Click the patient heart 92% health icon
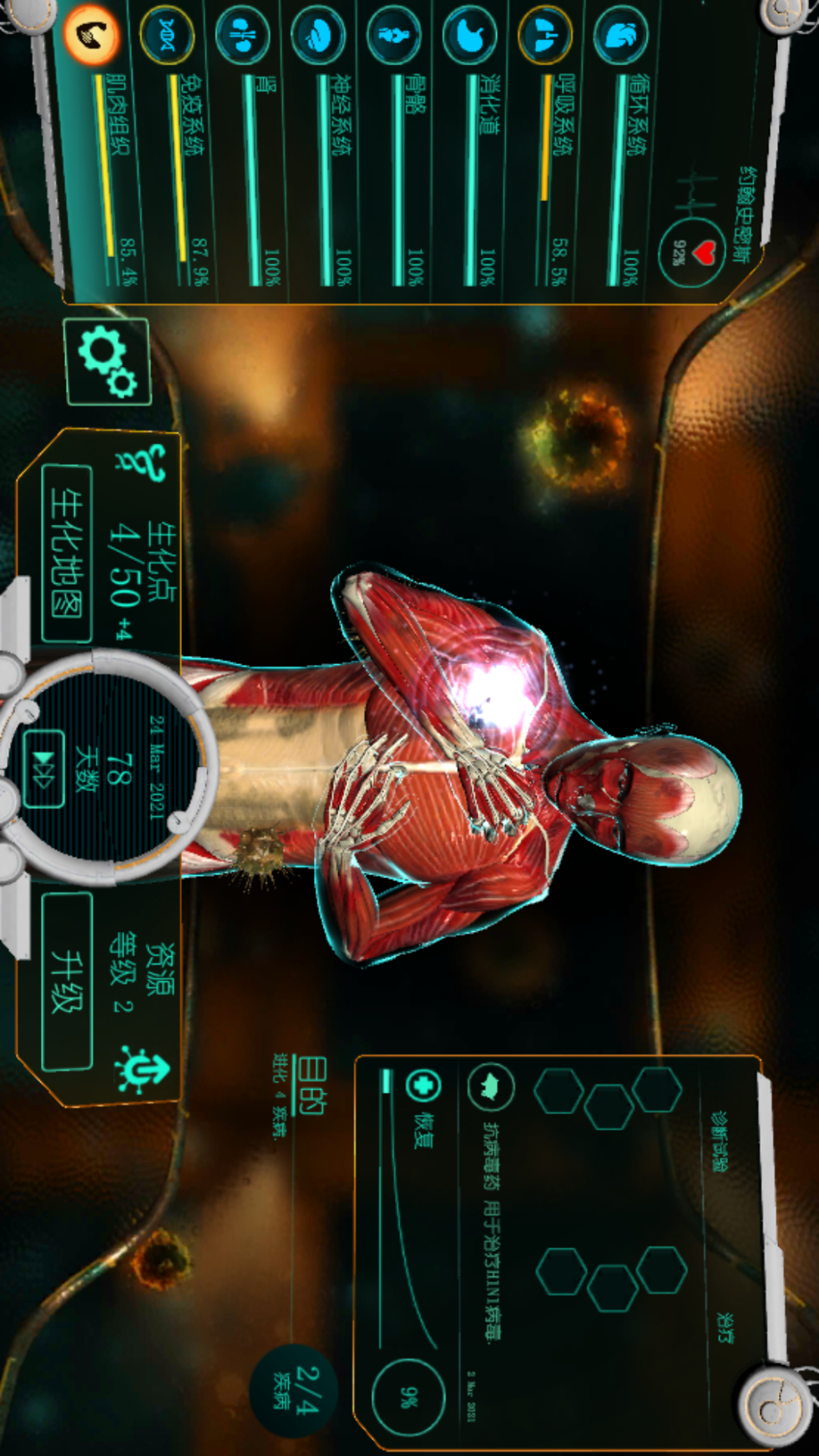 pos(690,253)
